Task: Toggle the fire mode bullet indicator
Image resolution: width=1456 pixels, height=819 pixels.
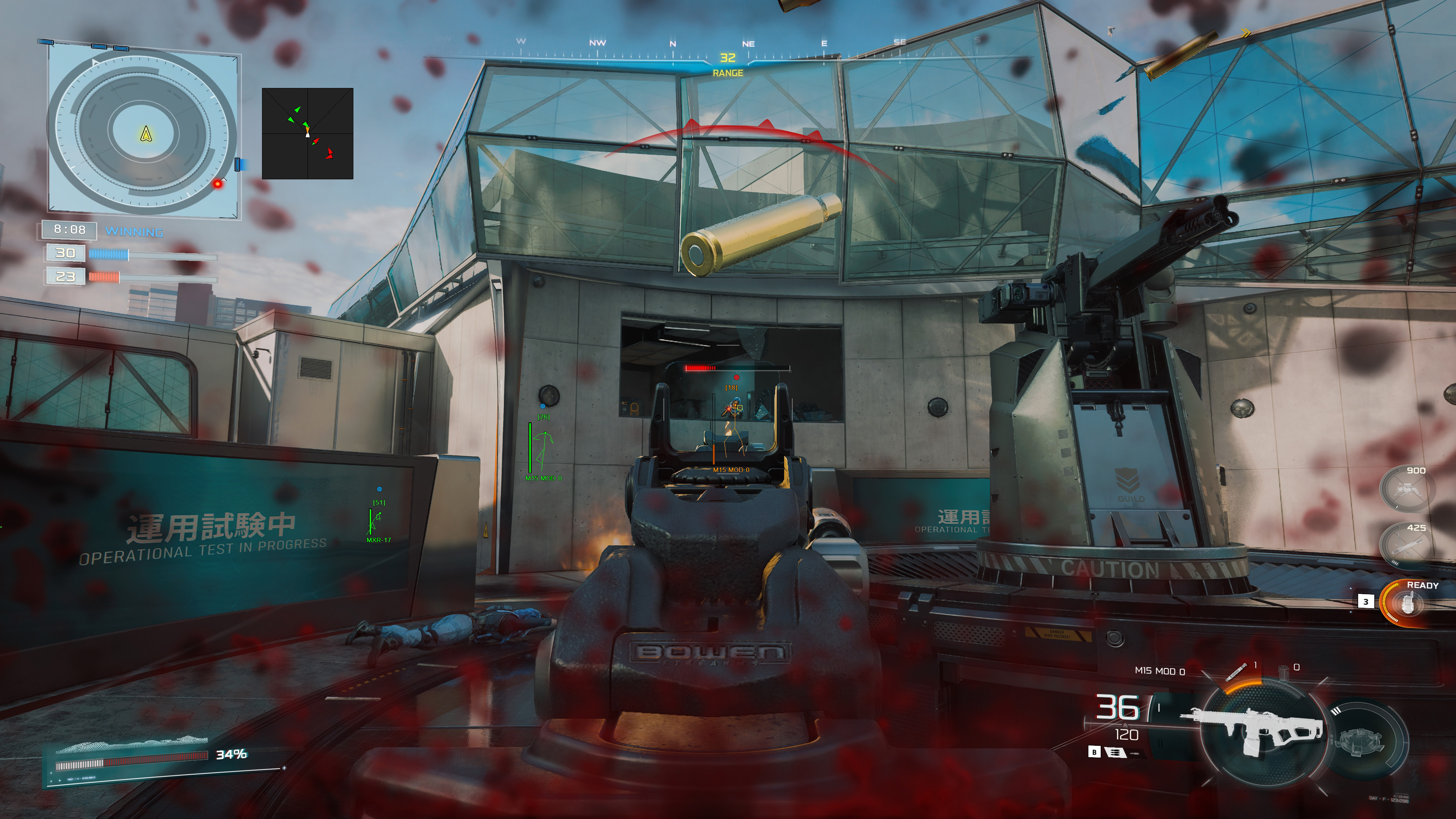Action: pos(1114,752)
